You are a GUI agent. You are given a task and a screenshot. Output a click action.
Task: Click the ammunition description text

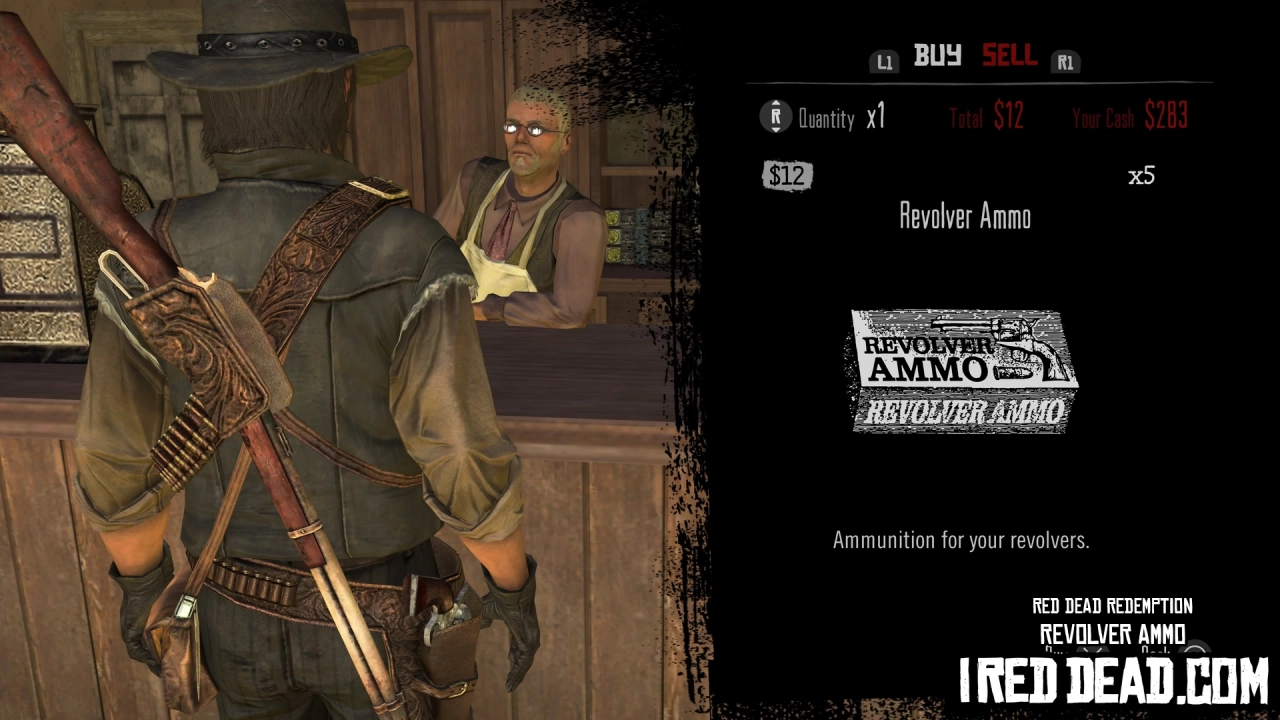[x=962, y=541]
